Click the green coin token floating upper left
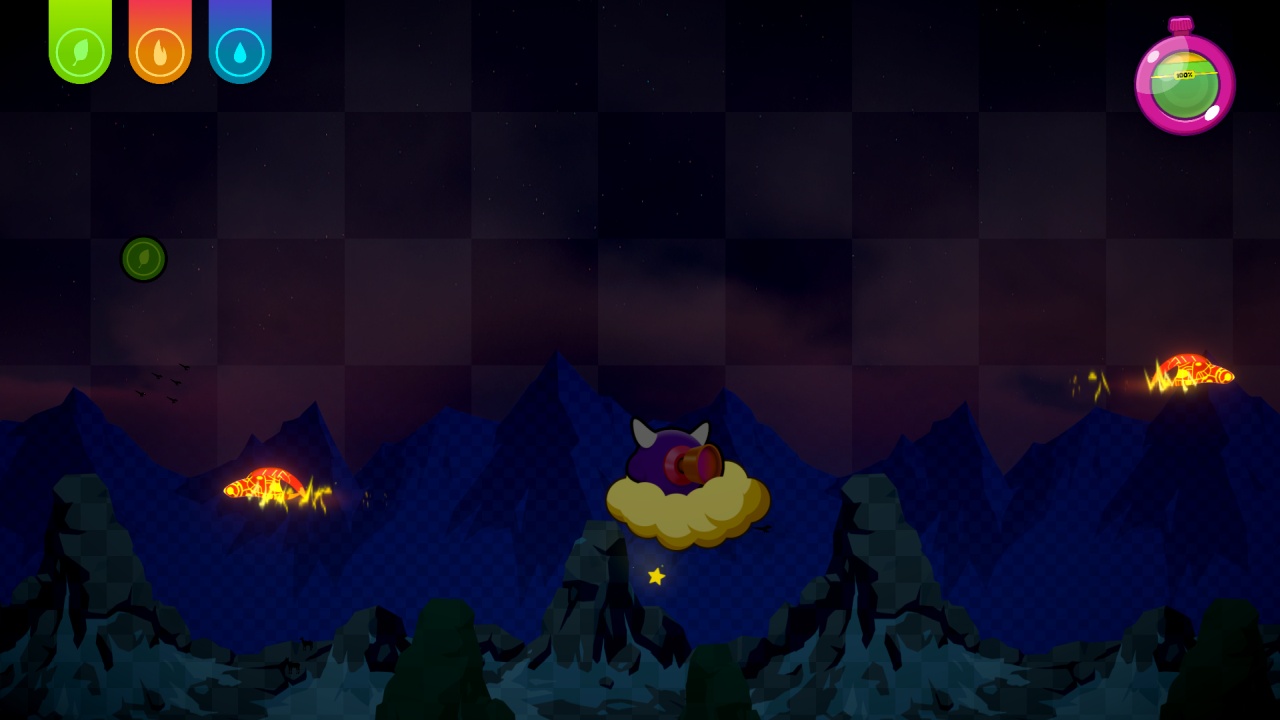Image resolution: width=1280 pixels, height=720 pixels. (x=143, y=259)
